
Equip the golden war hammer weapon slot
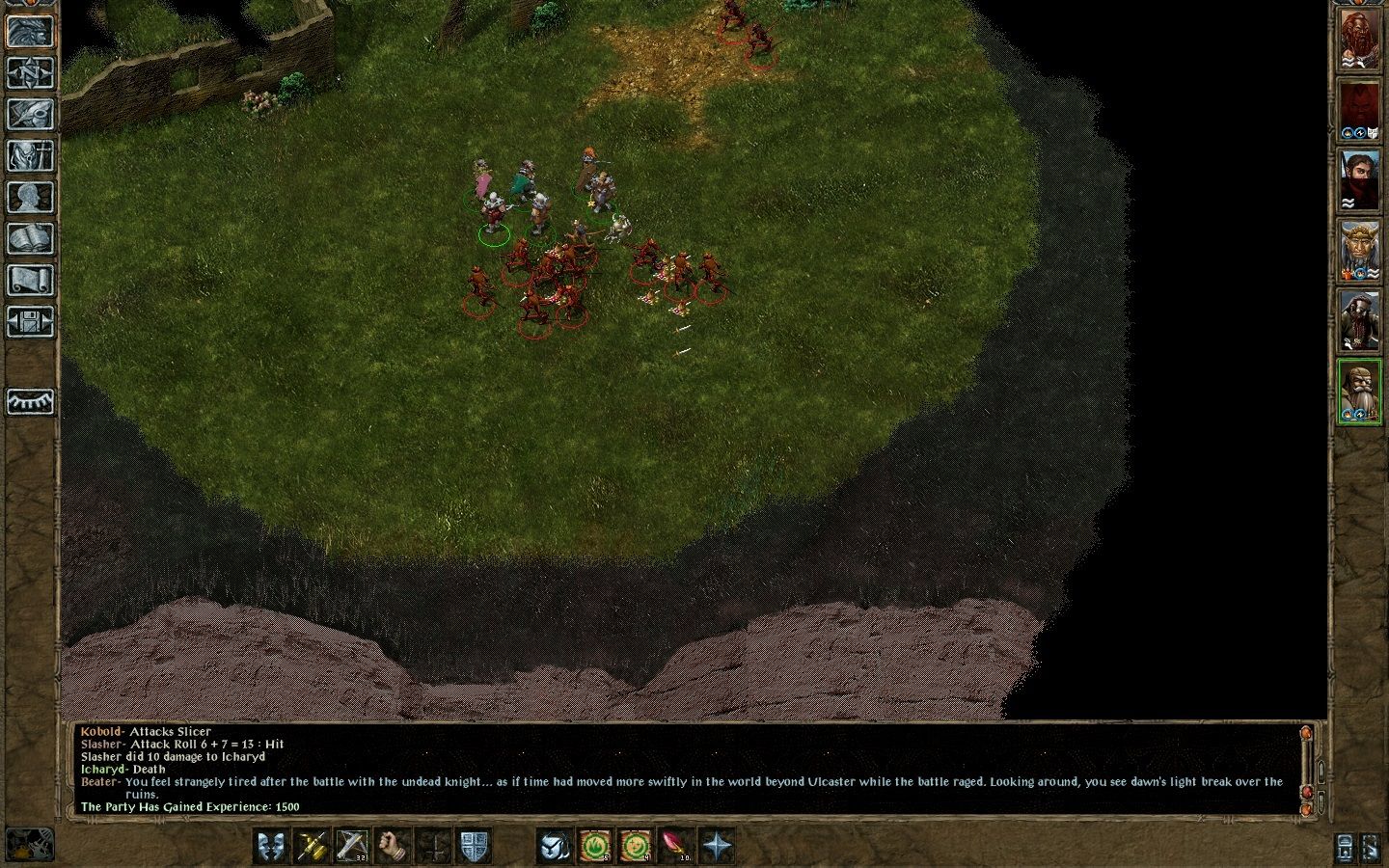(312, 846)
